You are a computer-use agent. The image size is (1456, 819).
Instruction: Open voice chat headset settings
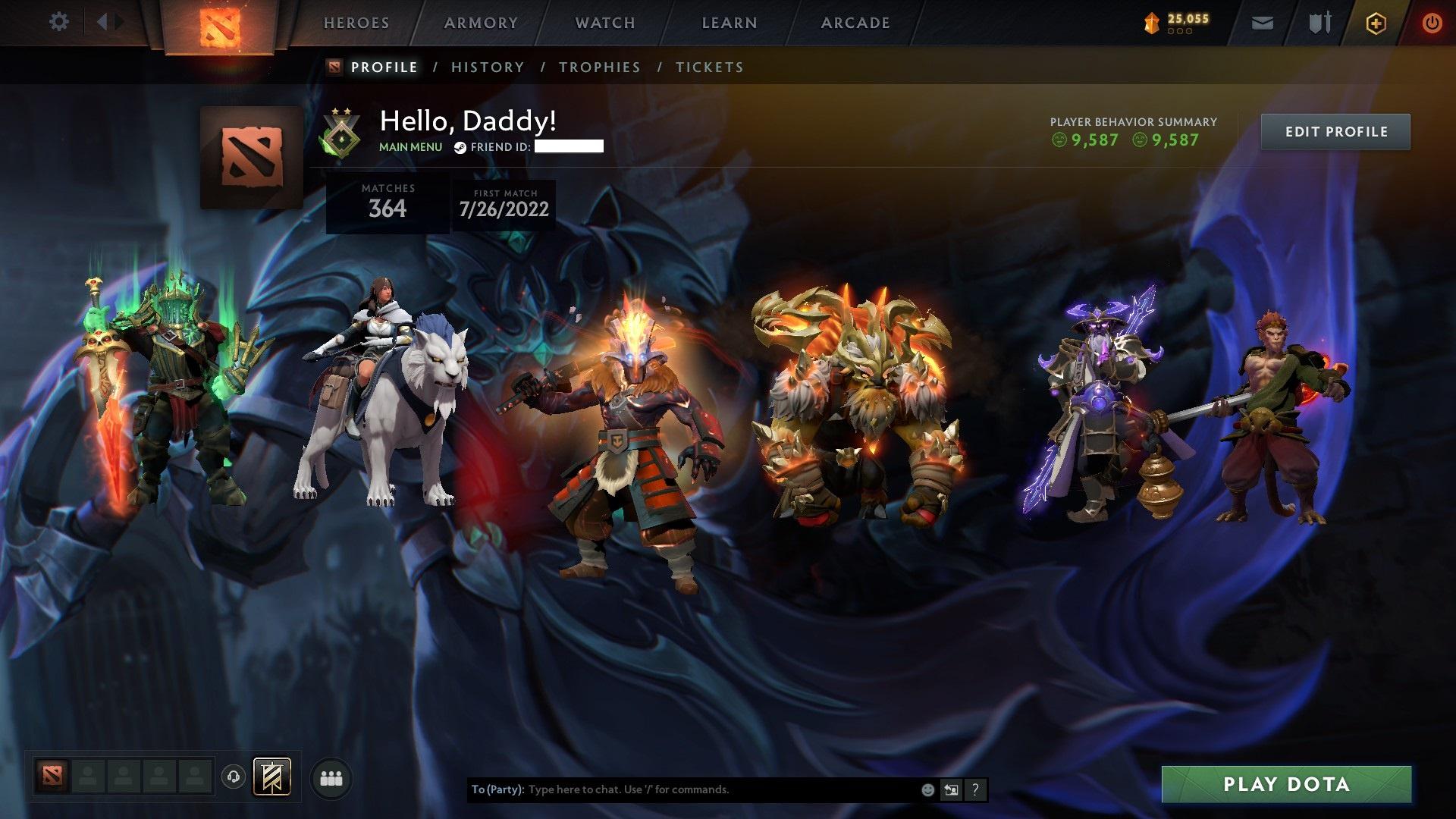(235, 778)
